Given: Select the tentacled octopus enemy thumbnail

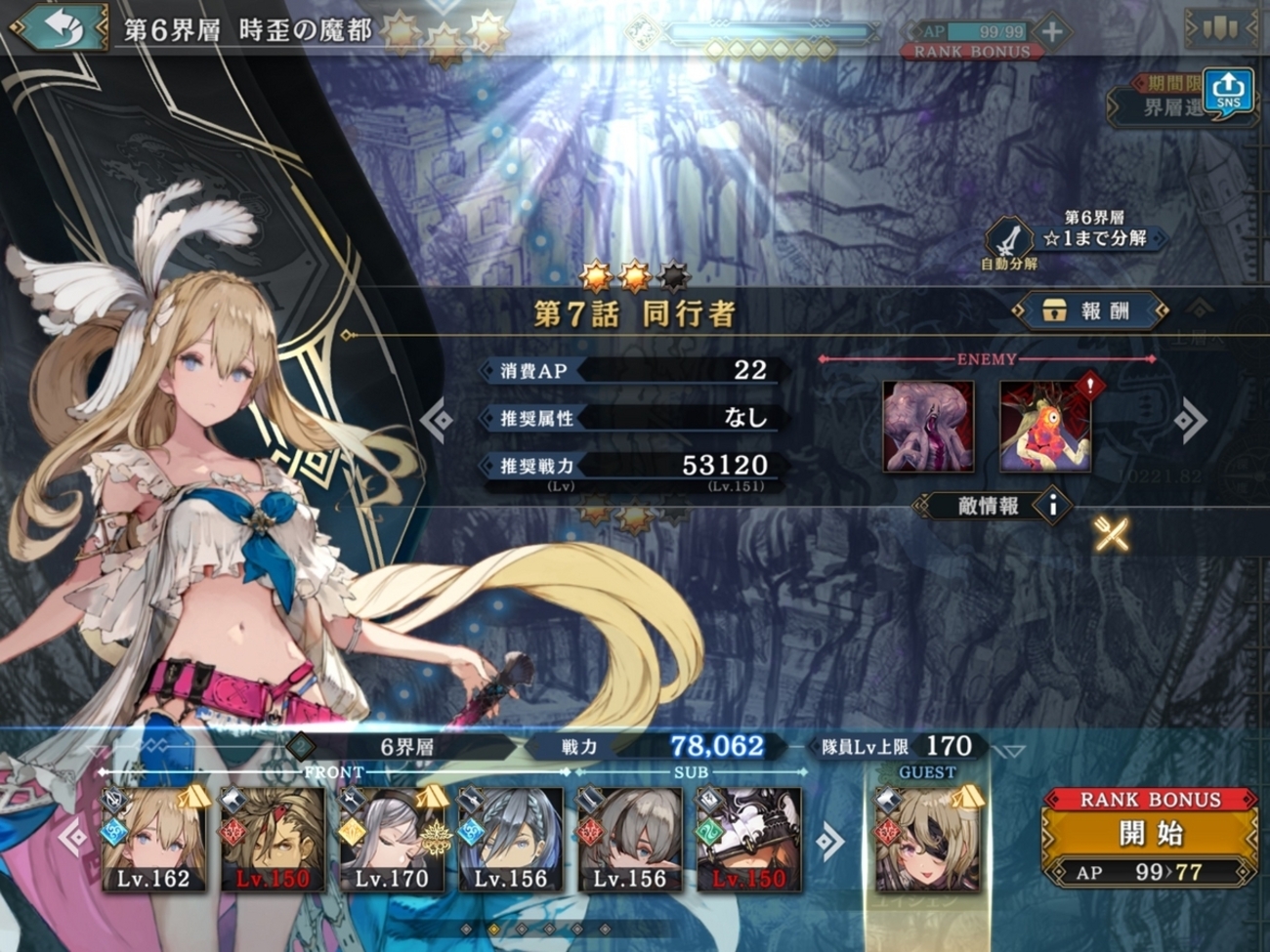Looking at the screenshot, I should tap(928, 427).
